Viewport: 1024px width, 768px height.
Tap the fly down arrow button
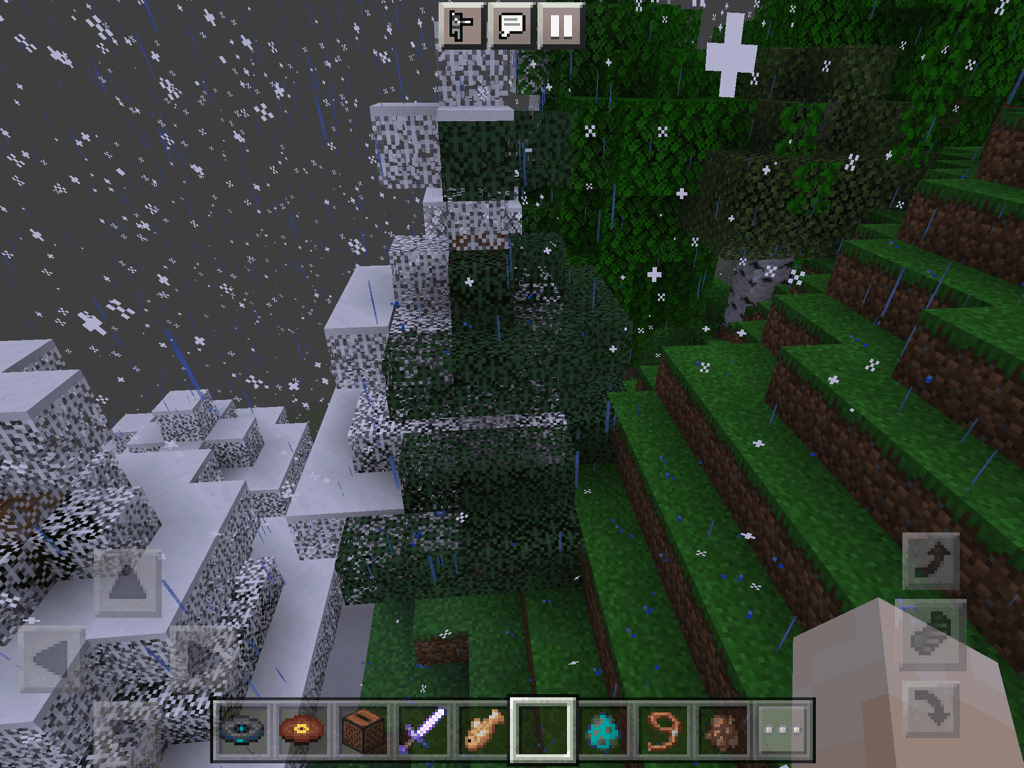tap(931, 711)
